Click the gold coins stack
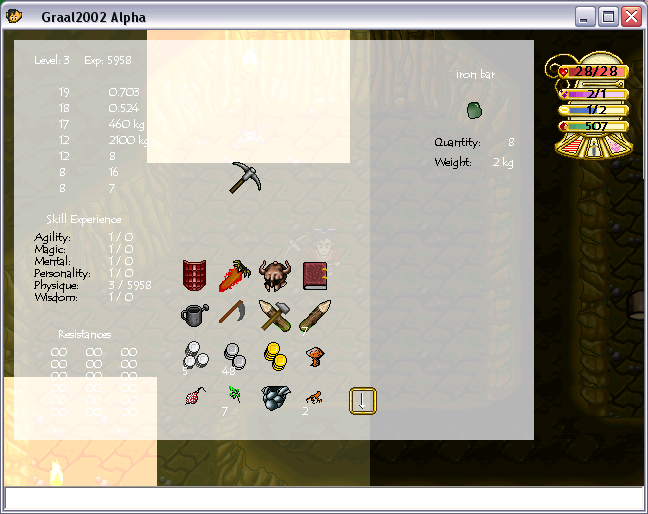The width and height of the screenshot is (648, 514). (x=274, y=354)
